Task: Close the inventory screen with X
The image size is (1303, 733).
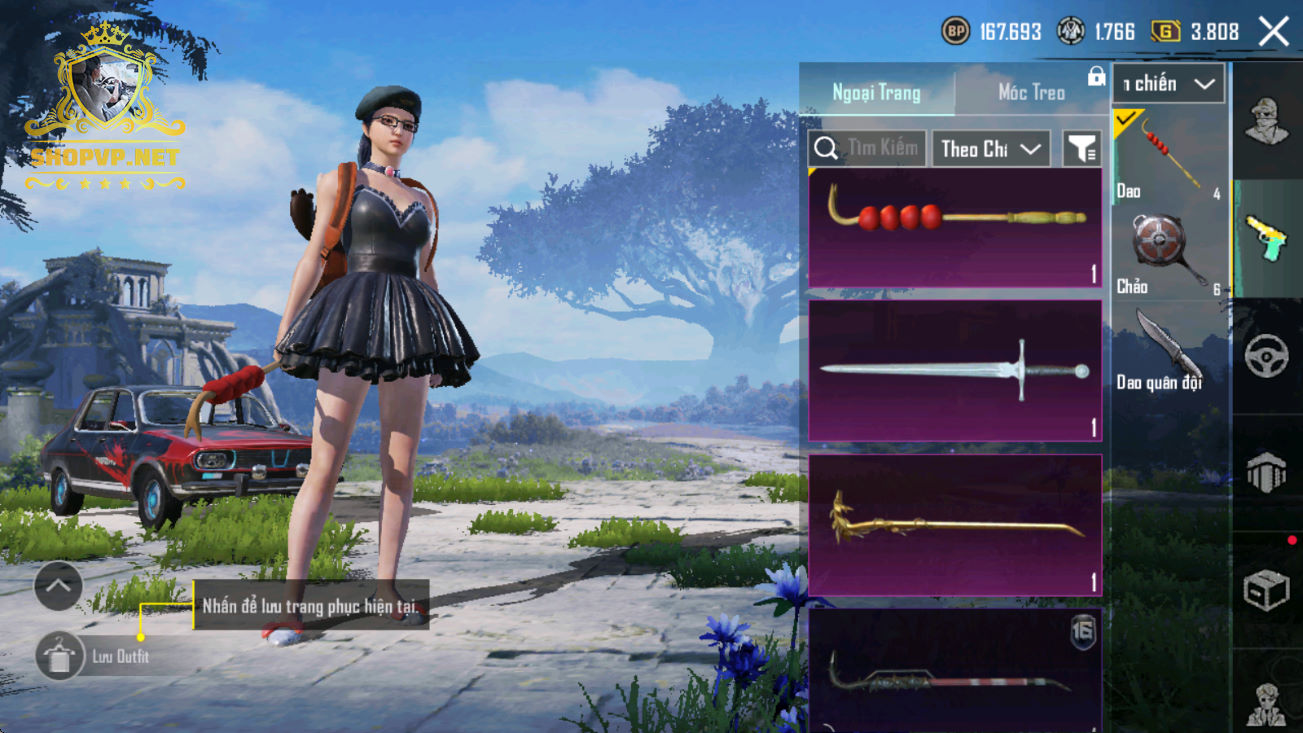Action: pos(1274,32)
